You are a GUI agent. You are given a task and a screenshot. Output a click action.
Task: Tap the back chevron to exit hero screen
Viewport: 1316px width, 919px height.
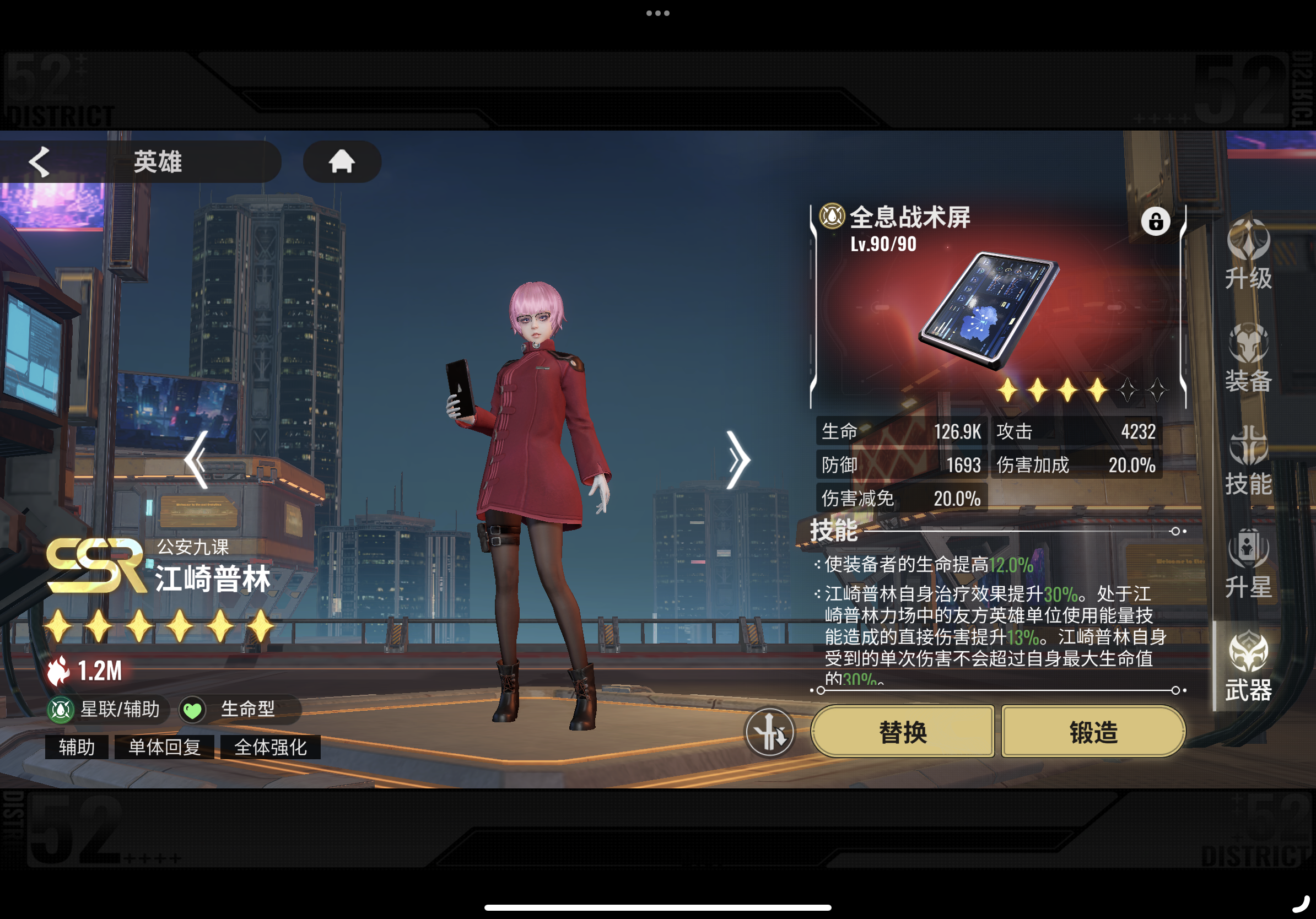39,162
